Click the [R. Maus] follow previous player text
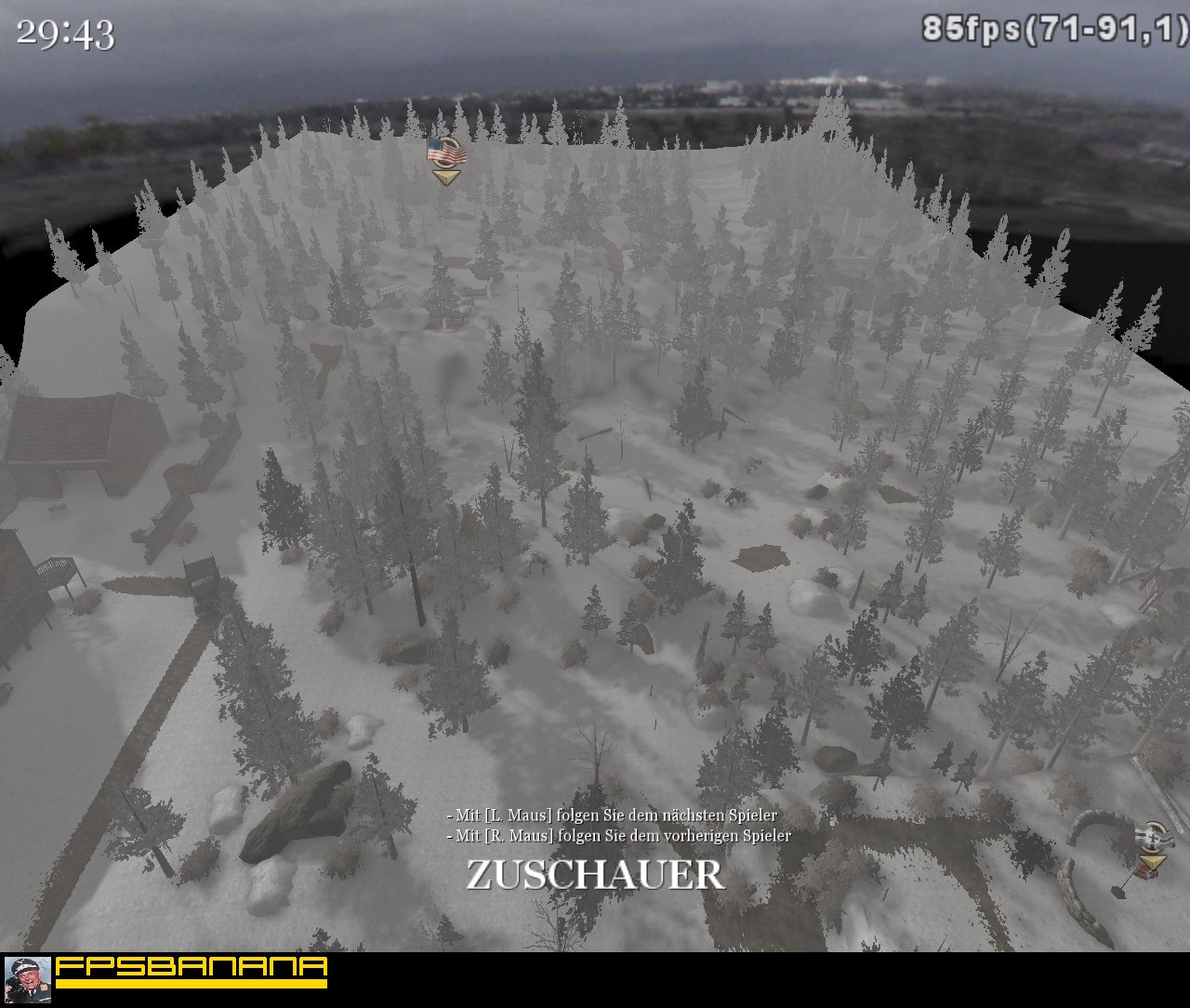This screenshot has height=1008, width=1190. tap(617, 836)
